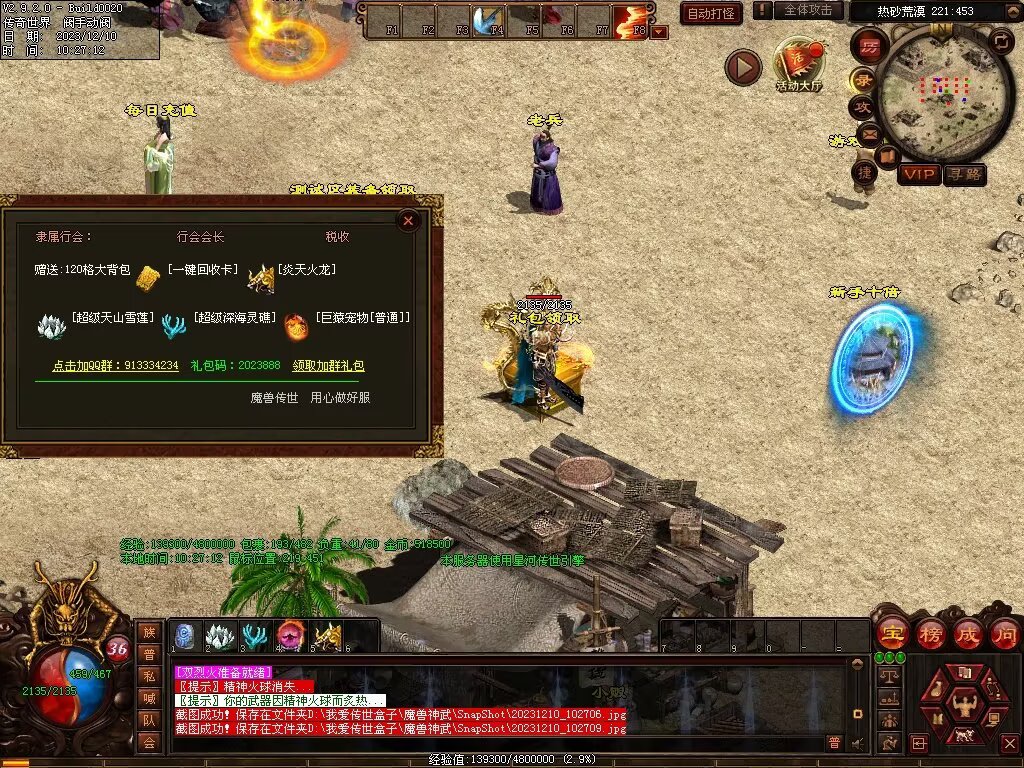The height and width of the screenshot is (768, 1024).
Task: Toggle the 自动打怪 auto-fight button
Action: click(711, 13)
